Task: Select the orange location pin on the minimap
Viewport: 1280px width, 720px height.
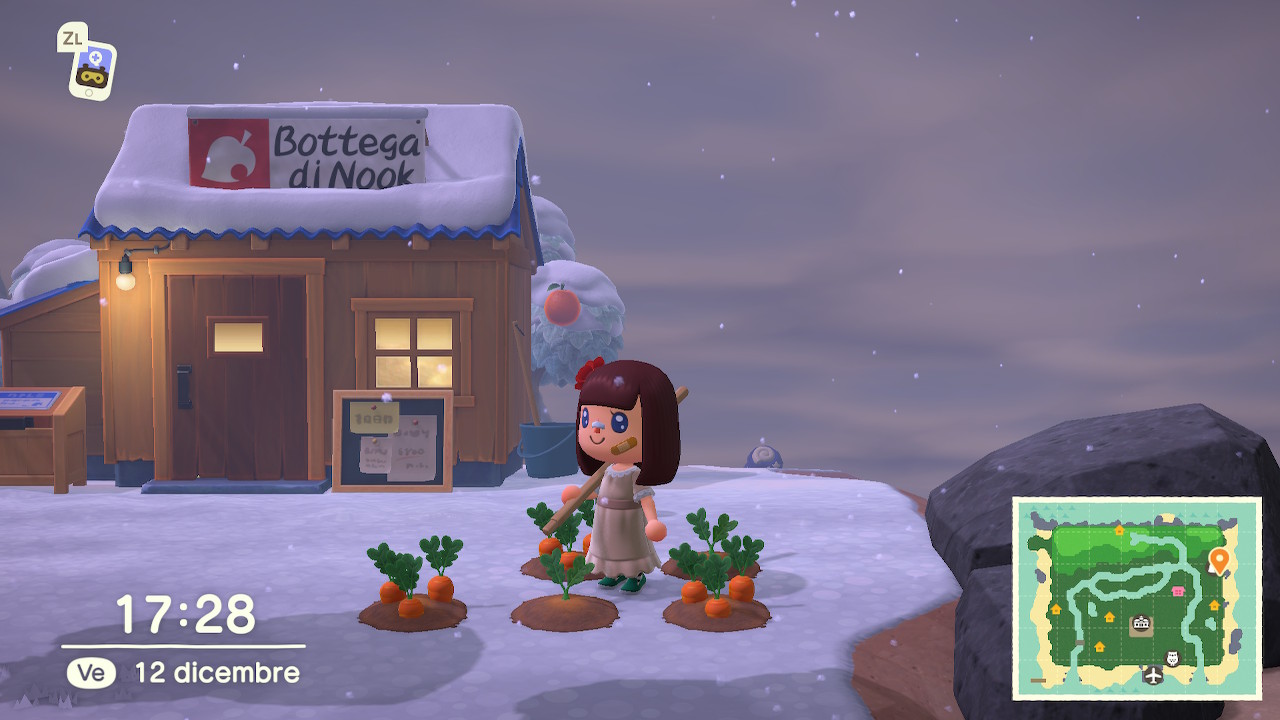Action: click(1219, 559)
